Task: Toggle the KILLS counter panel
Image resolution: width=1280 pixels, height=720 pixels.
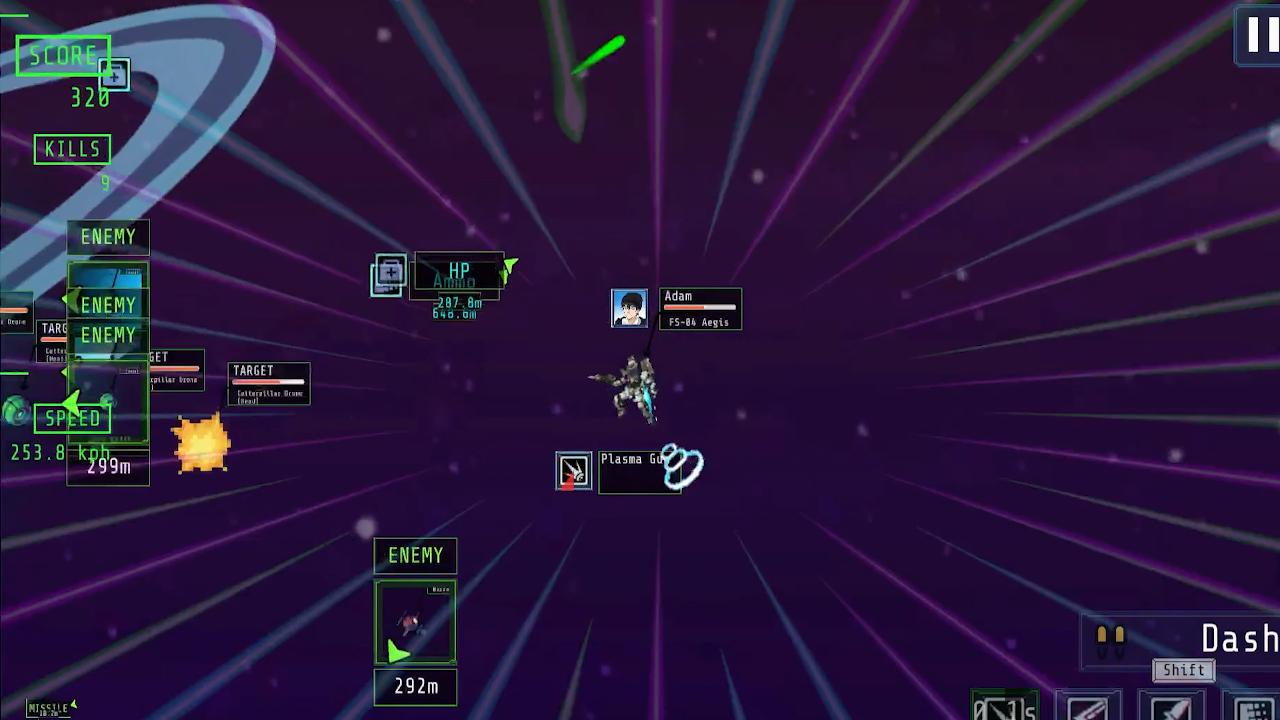Action: (x=71, y=149)
